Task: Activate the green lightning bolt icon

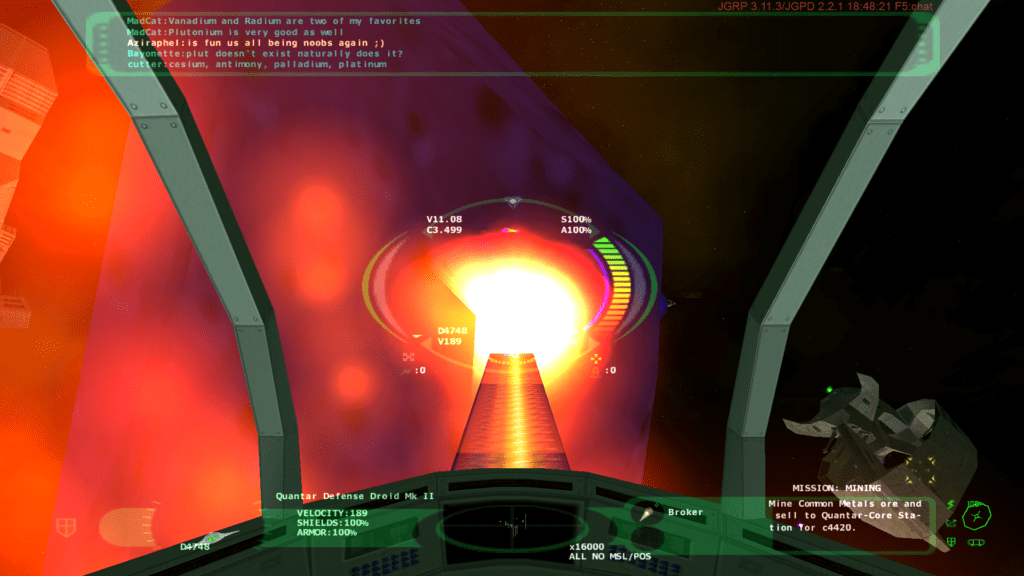Action: 951,506
